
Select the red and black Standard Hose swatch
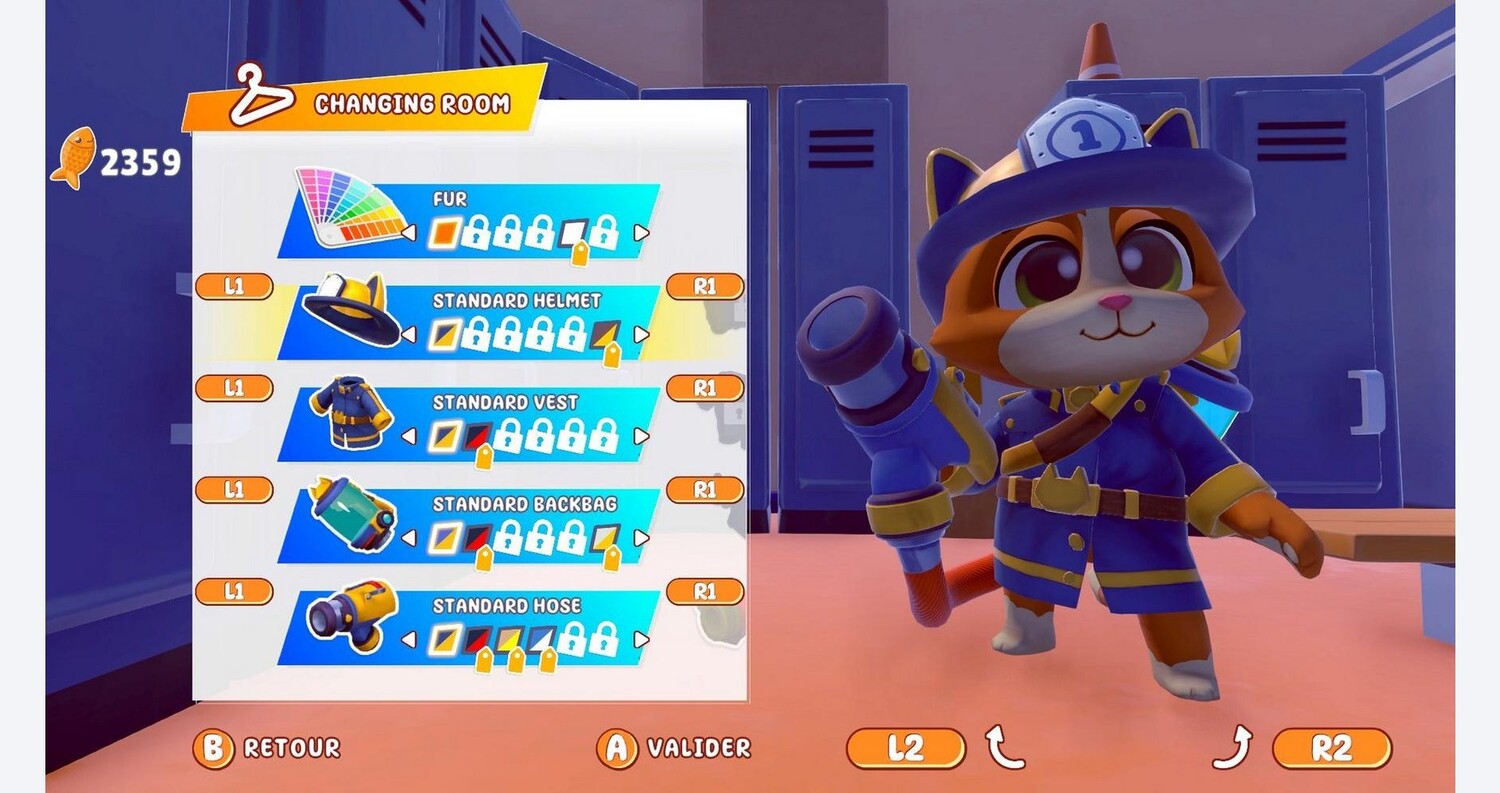pos(476,639)
